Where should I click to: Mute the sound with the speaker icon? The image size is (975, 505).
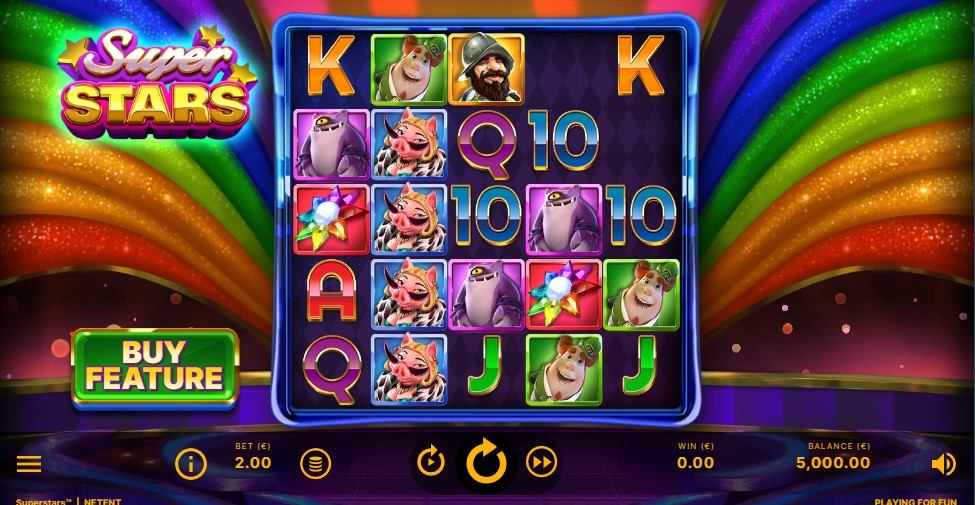click(943, 463)
